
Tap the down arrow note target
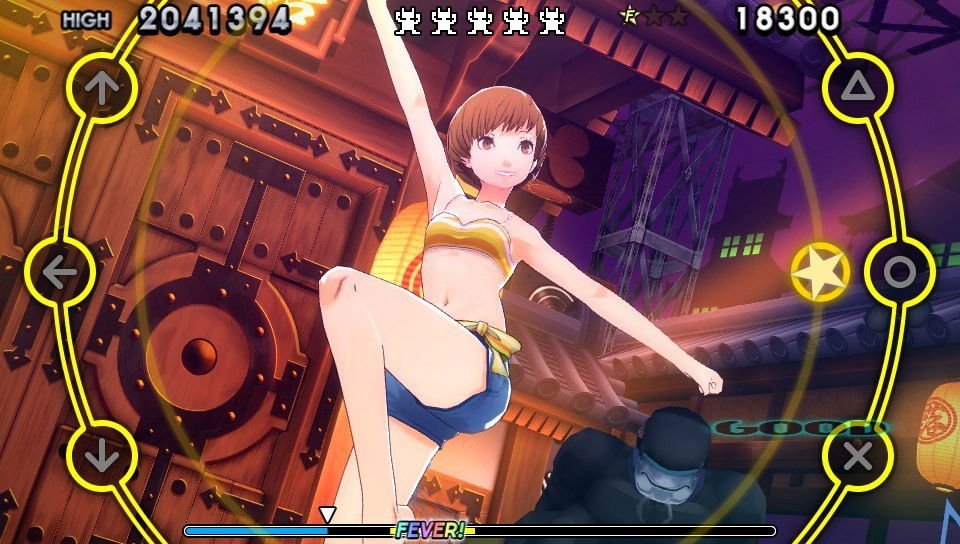[x=101, y=456]
